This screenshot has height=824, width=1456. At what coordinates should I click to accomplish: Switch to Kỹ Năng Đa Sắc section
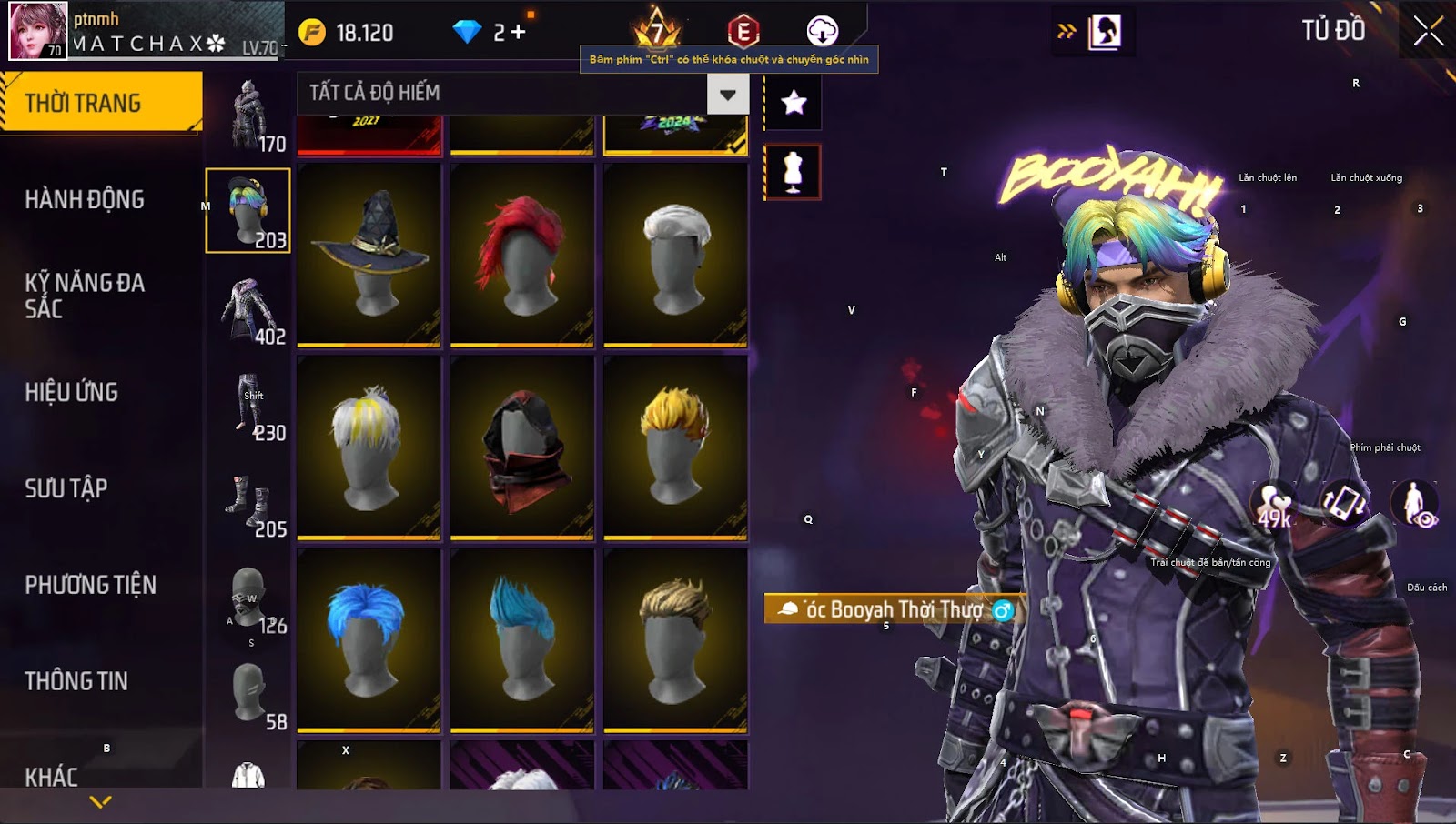click(x=85, y=296)
